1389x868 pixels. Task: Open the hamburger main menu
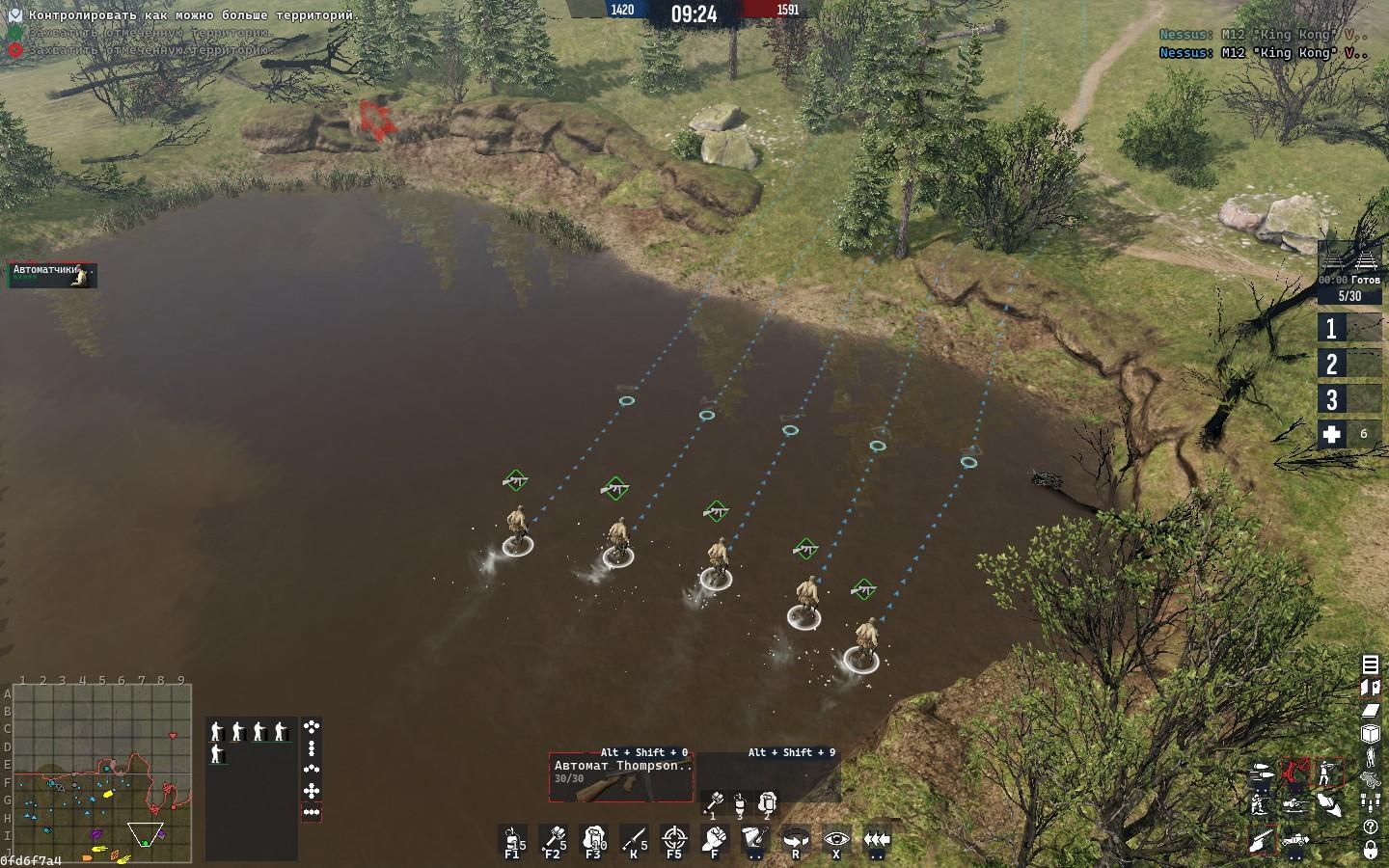point(1370,664)
